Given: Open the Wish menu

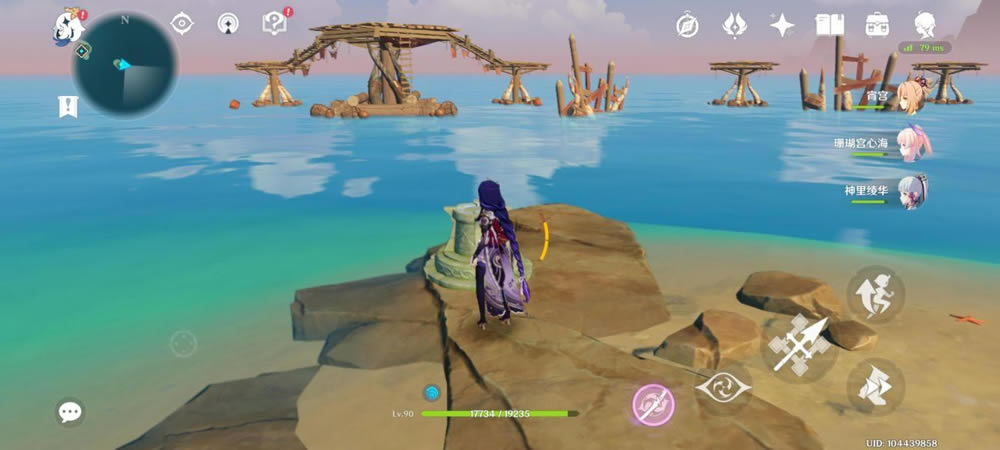Looking at the screenshot, I should (736, 25).
